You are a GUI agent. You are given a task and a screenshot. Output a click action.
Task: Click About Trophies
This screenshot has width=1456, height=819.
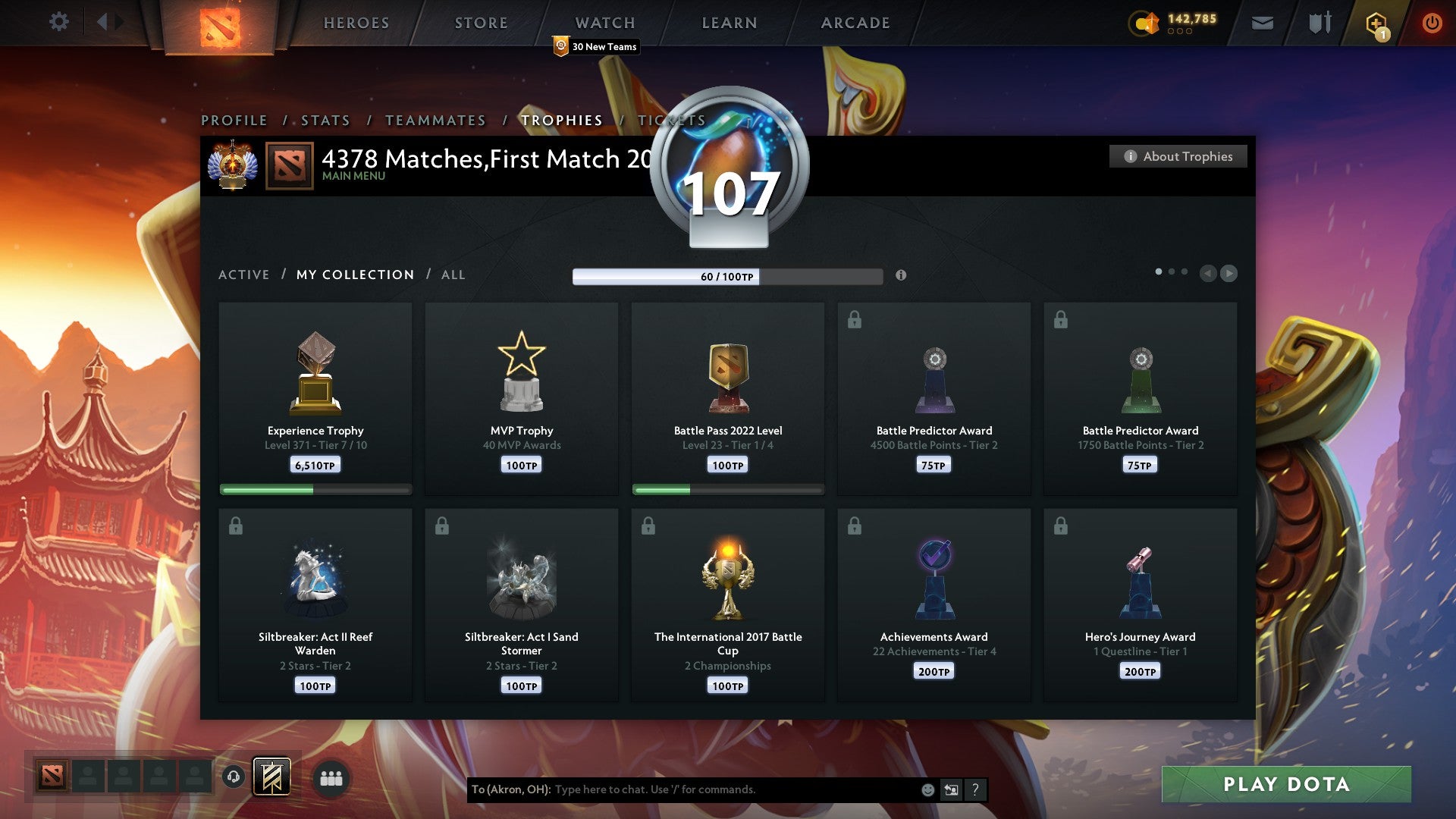(1178, 156)
